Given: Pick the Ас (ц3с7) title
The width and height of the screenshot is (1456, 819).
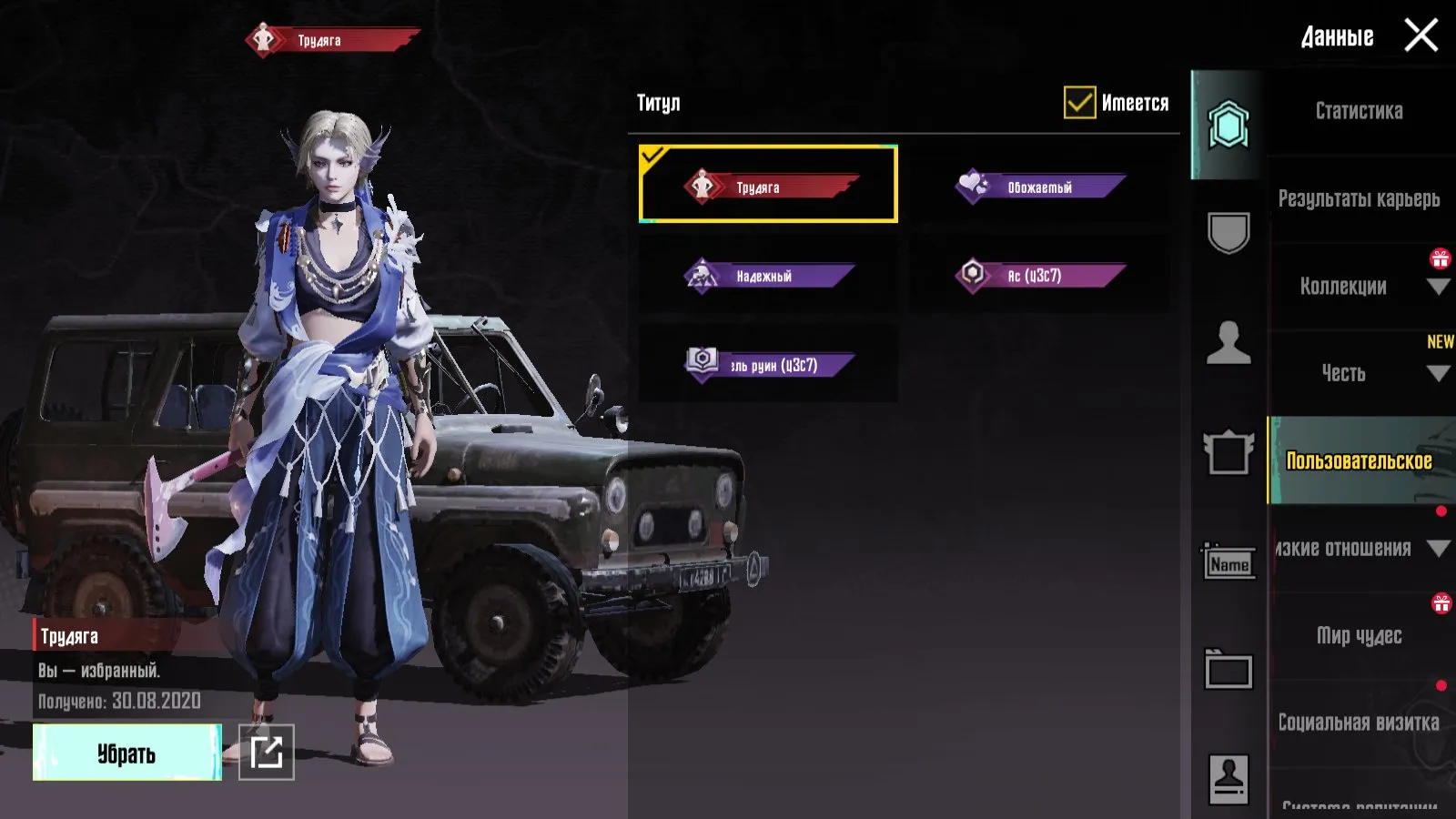Looking at the screenshot, I should click(1039, 275).
